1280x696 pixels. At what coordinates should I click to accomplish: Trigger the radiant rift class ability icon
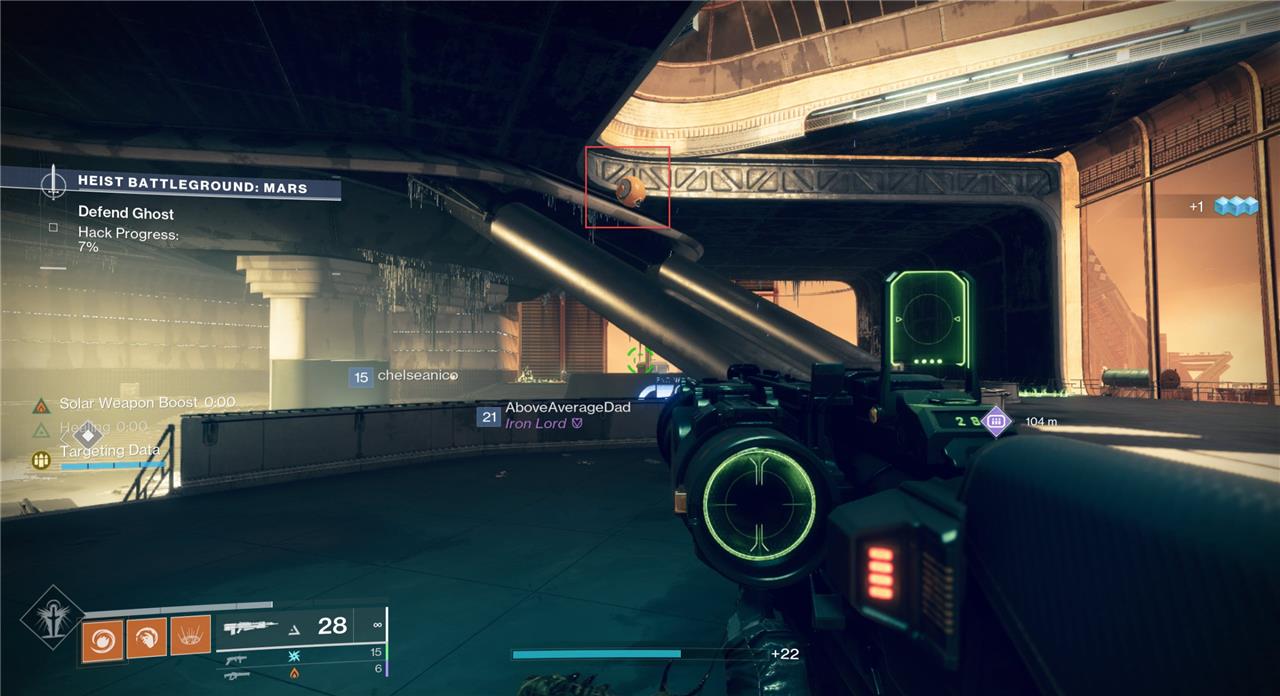point(190,636)
